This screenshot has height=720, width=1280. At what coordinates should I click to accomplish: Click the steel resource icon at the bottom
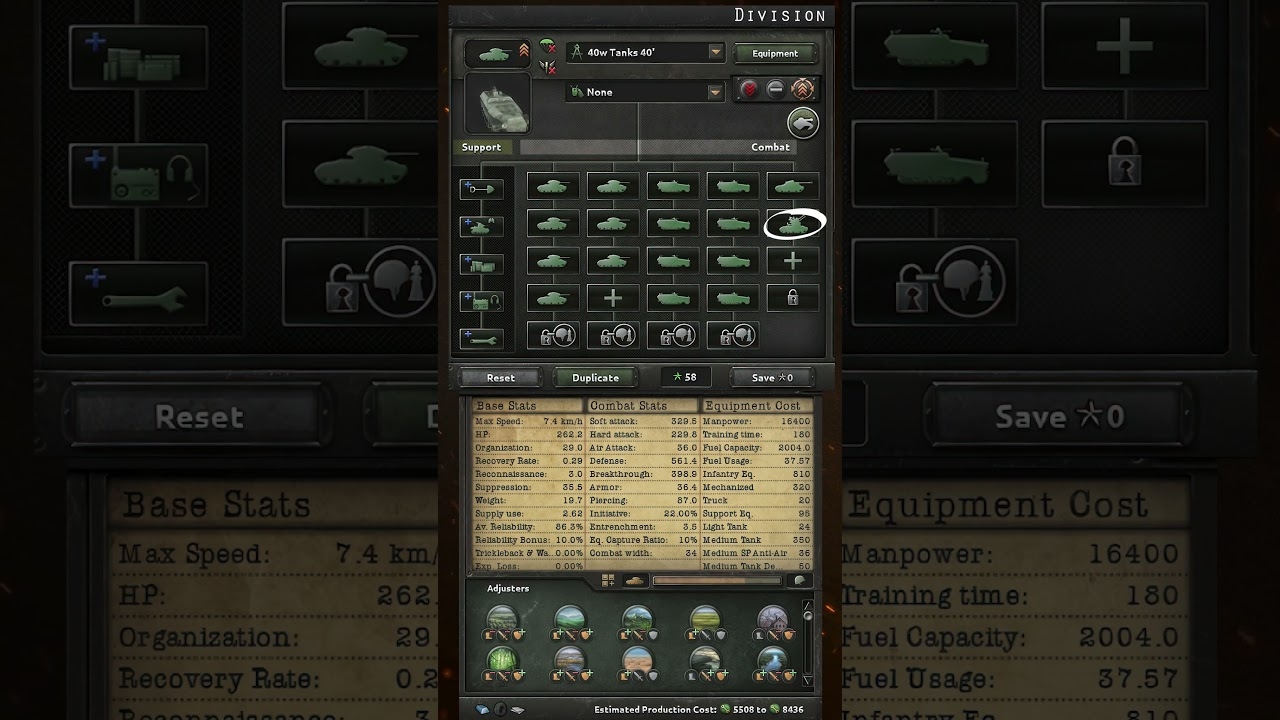481,711
